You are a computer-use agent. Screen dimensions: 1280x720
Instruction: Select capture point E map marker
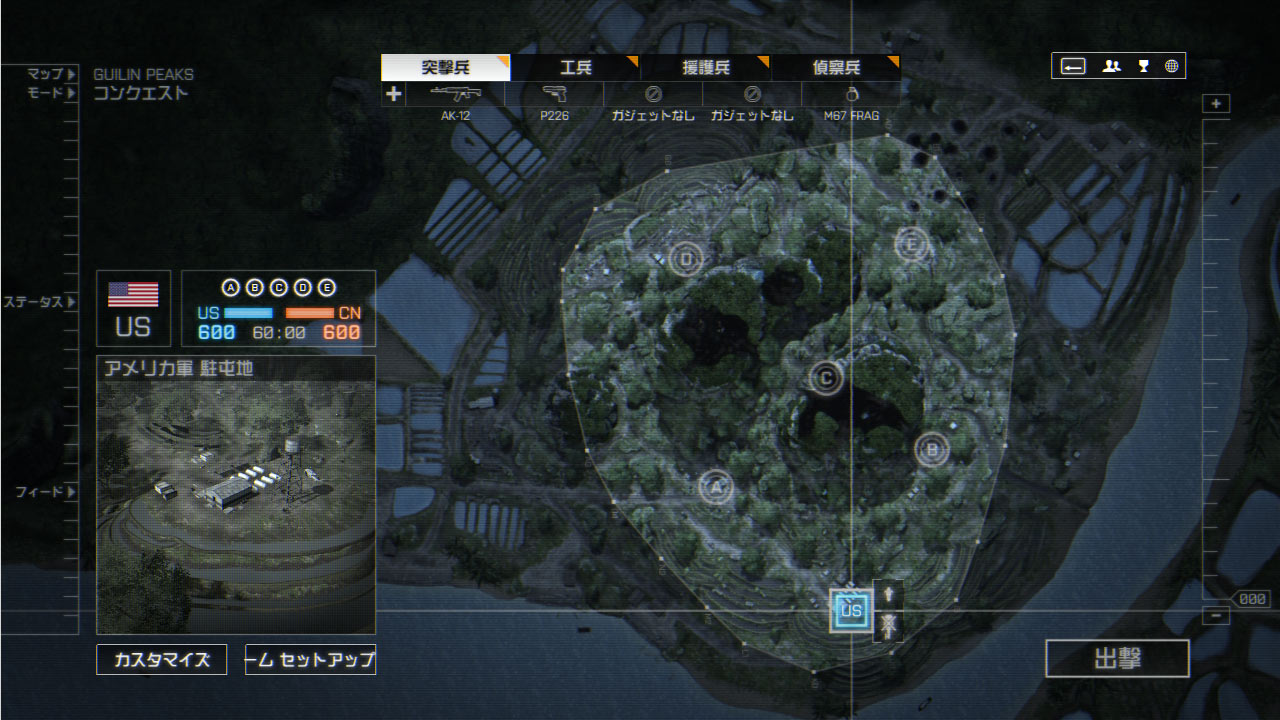click(911, 243)
